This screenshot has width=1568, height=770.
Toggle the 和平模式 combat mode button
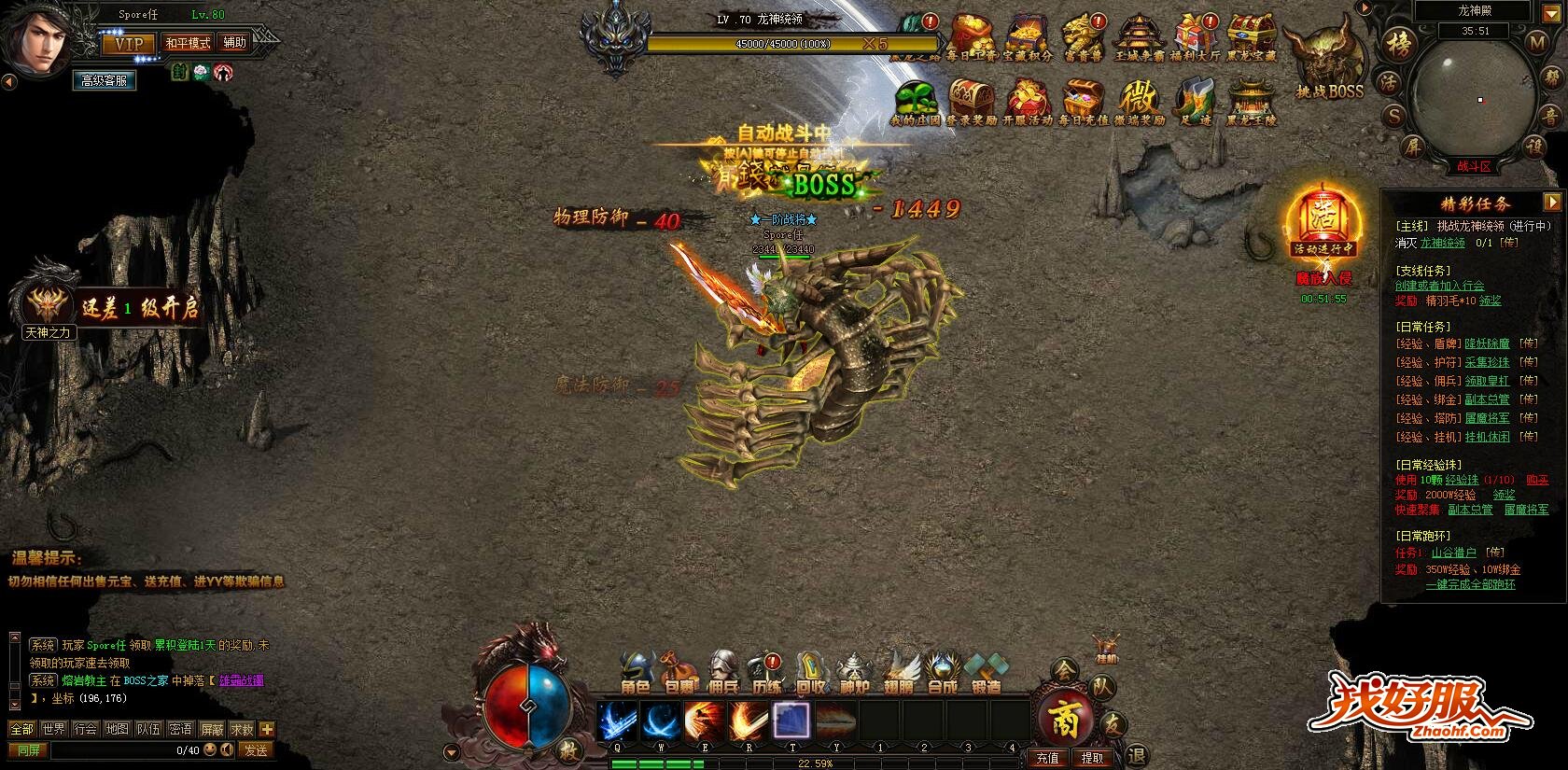(188, 43)
